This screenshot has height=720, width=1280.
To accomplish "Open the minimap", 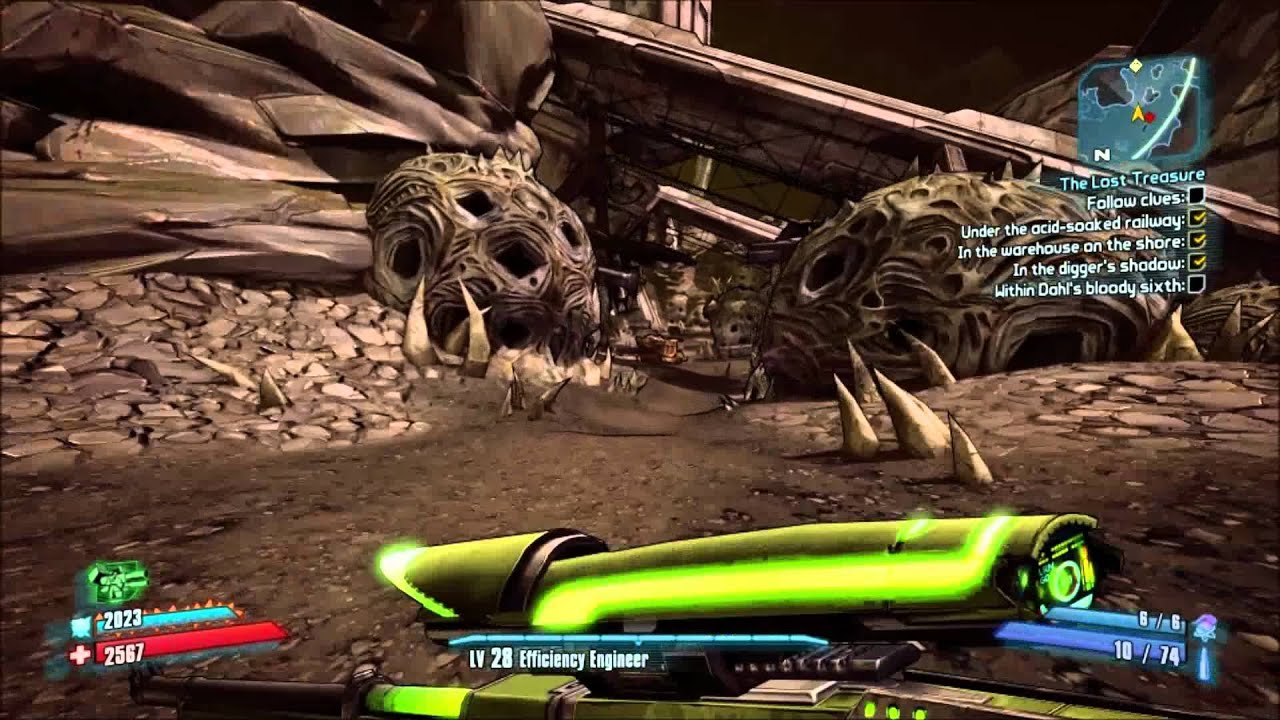I will pyautogui.click(x=1138, y=107).
